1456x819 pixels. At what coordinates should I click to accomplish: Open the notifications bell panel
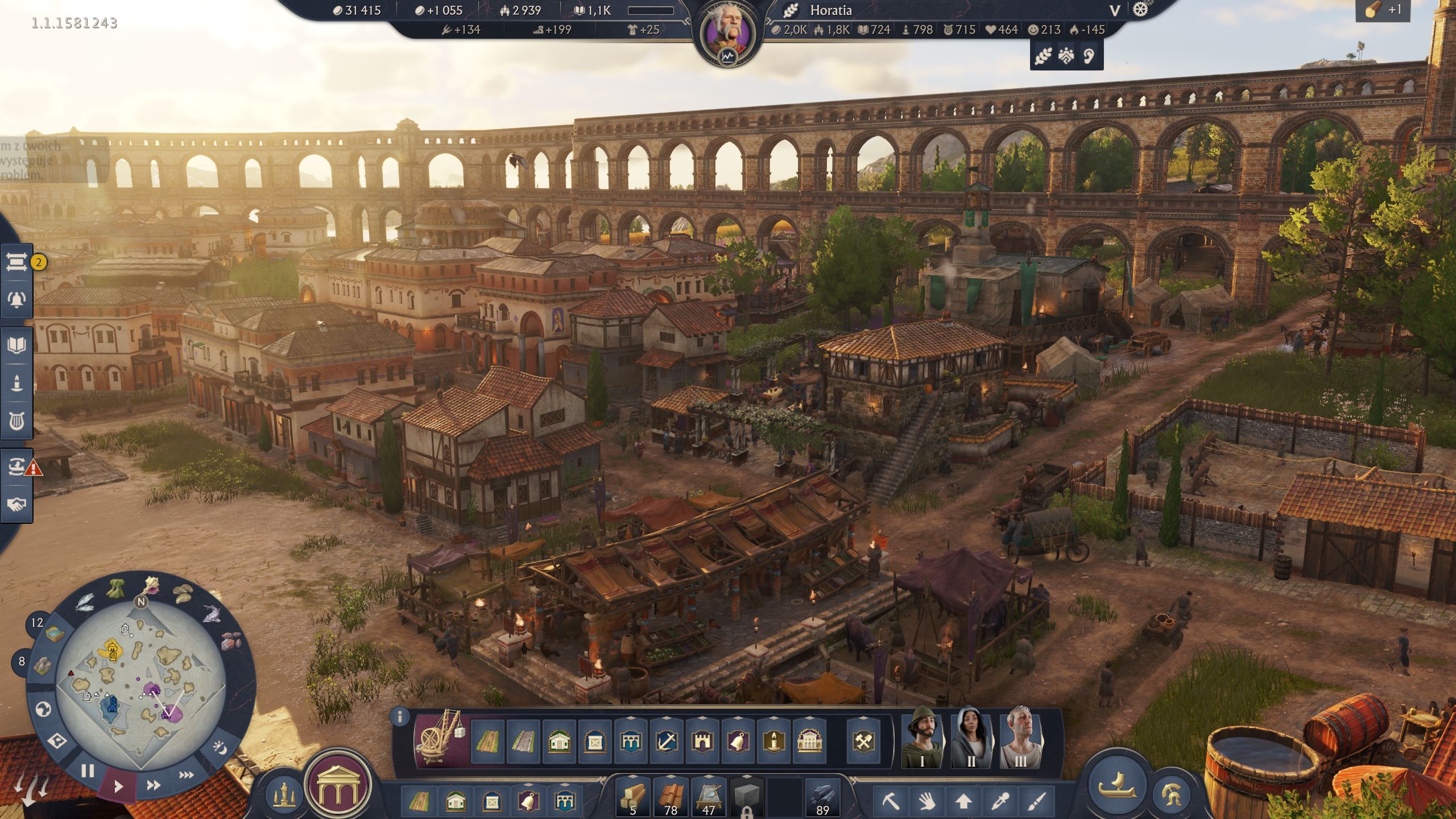[16, 300]
